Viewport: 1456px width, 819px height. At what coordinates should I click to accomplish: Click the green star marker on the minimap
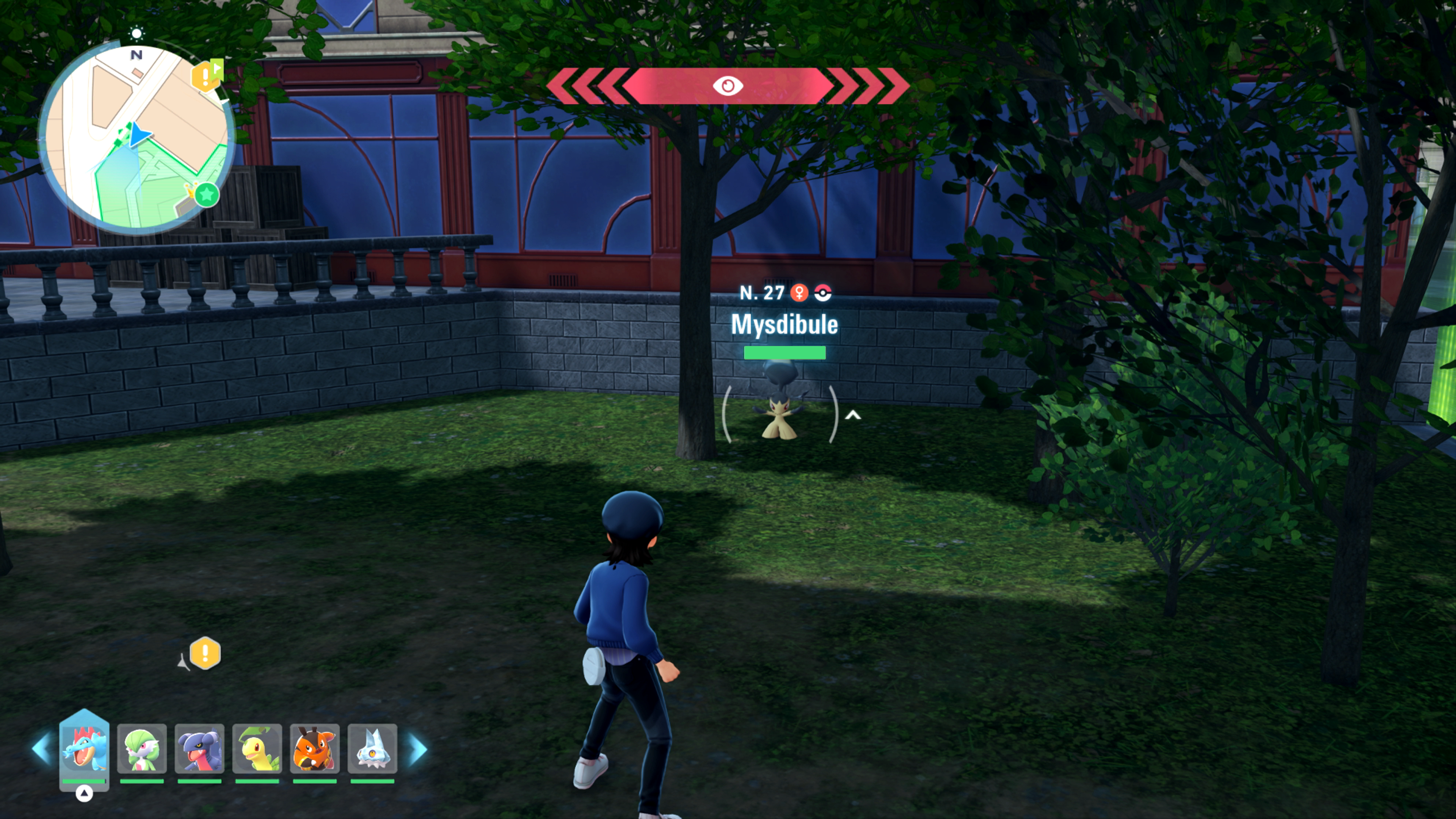tap(207, 195)
